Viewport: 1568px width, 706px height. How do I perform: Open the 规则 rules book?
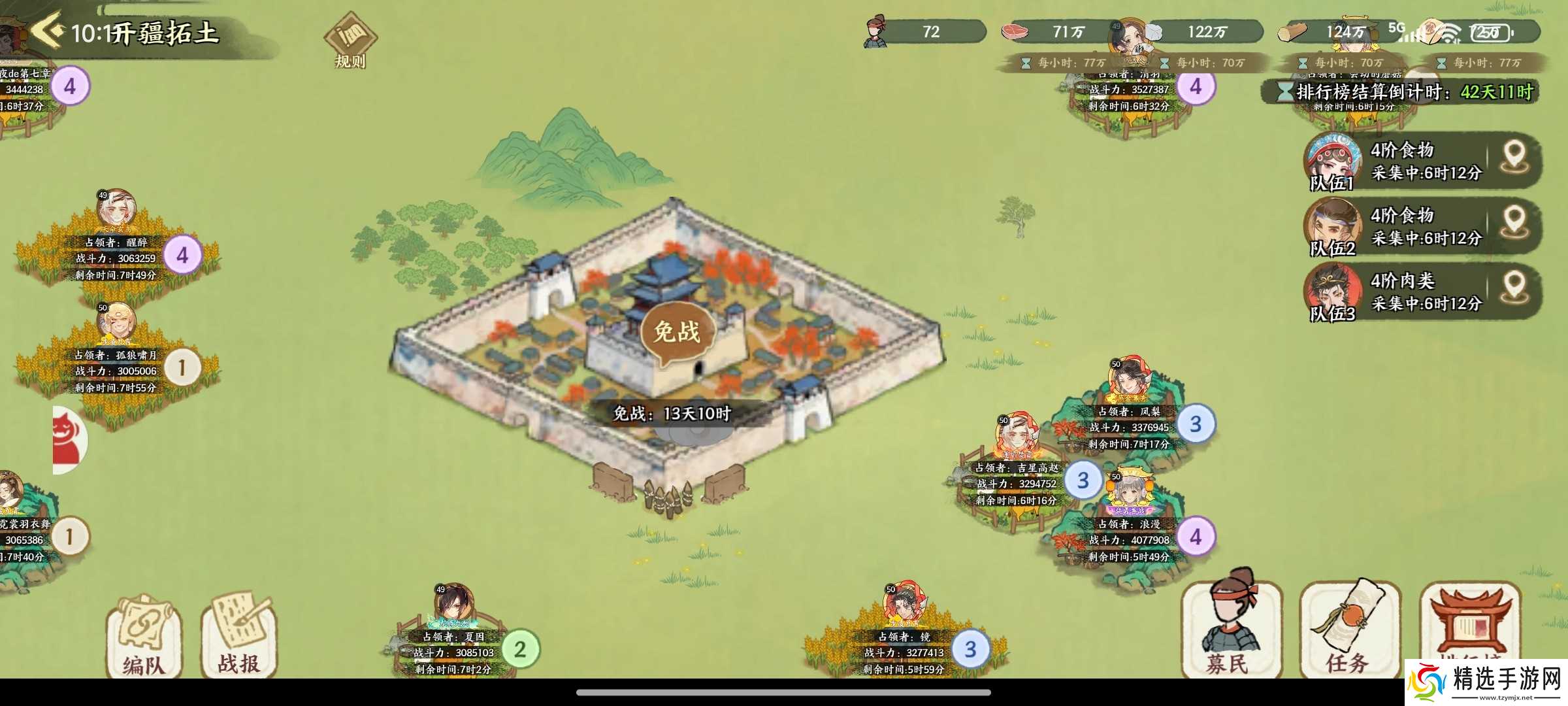(350, 41)
